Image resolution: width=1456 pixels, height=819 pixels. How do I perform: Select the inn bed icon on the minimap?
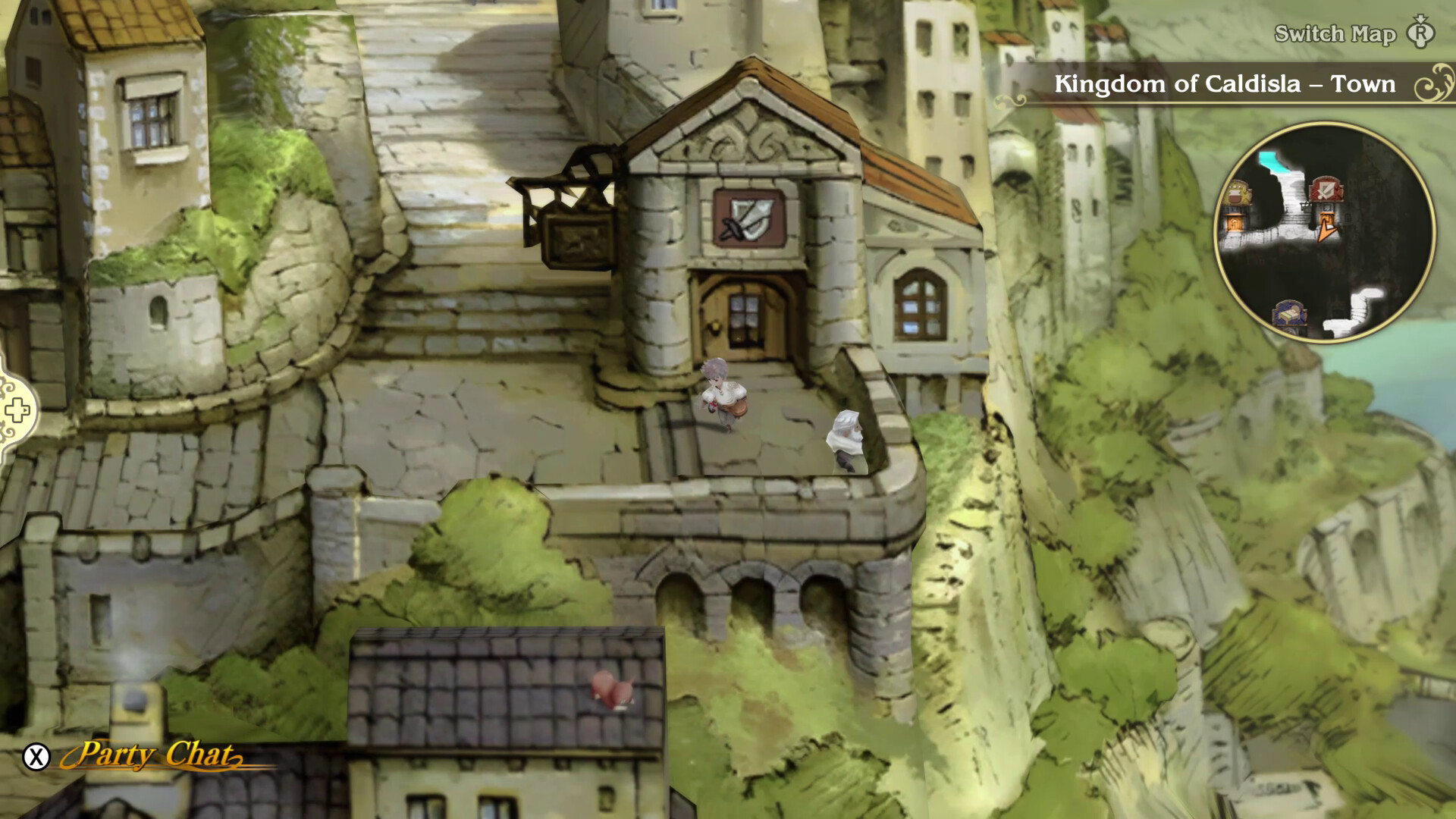pyautogui.click(x=1288, y=314)
